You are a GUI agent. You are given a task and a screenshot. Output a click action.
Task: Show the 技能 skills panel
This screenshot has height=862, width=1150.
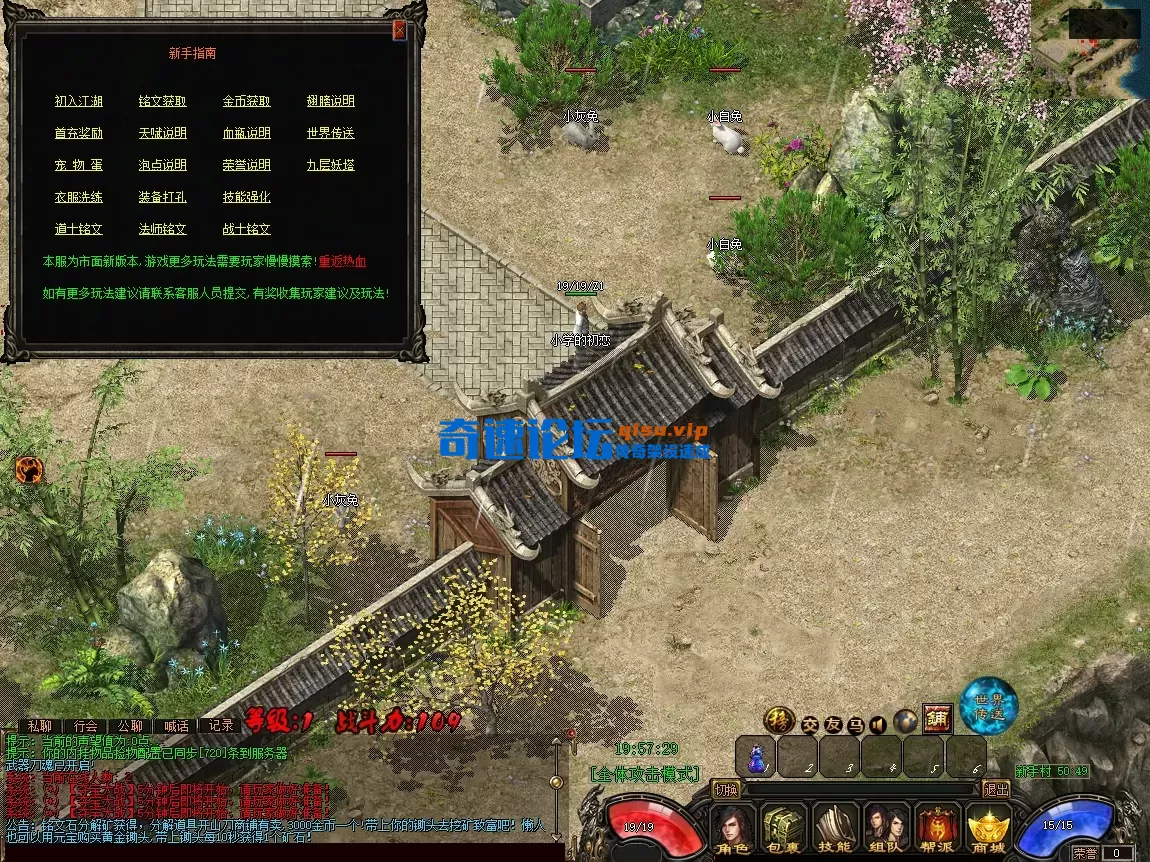tap(835, 830)
